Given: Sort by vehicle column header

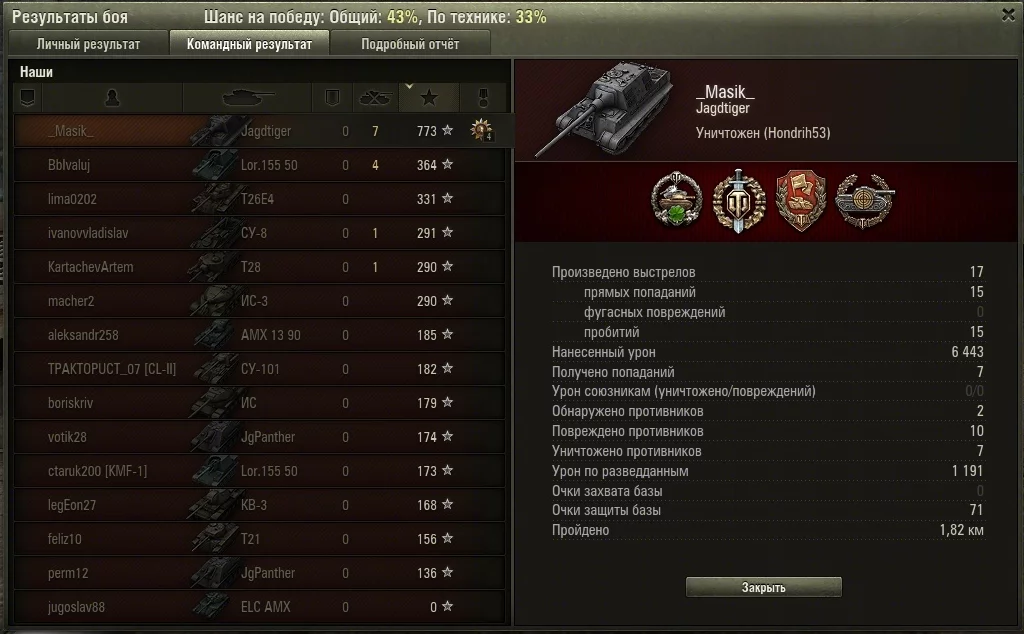Looking at the screenshot, I should click(247, 97).
